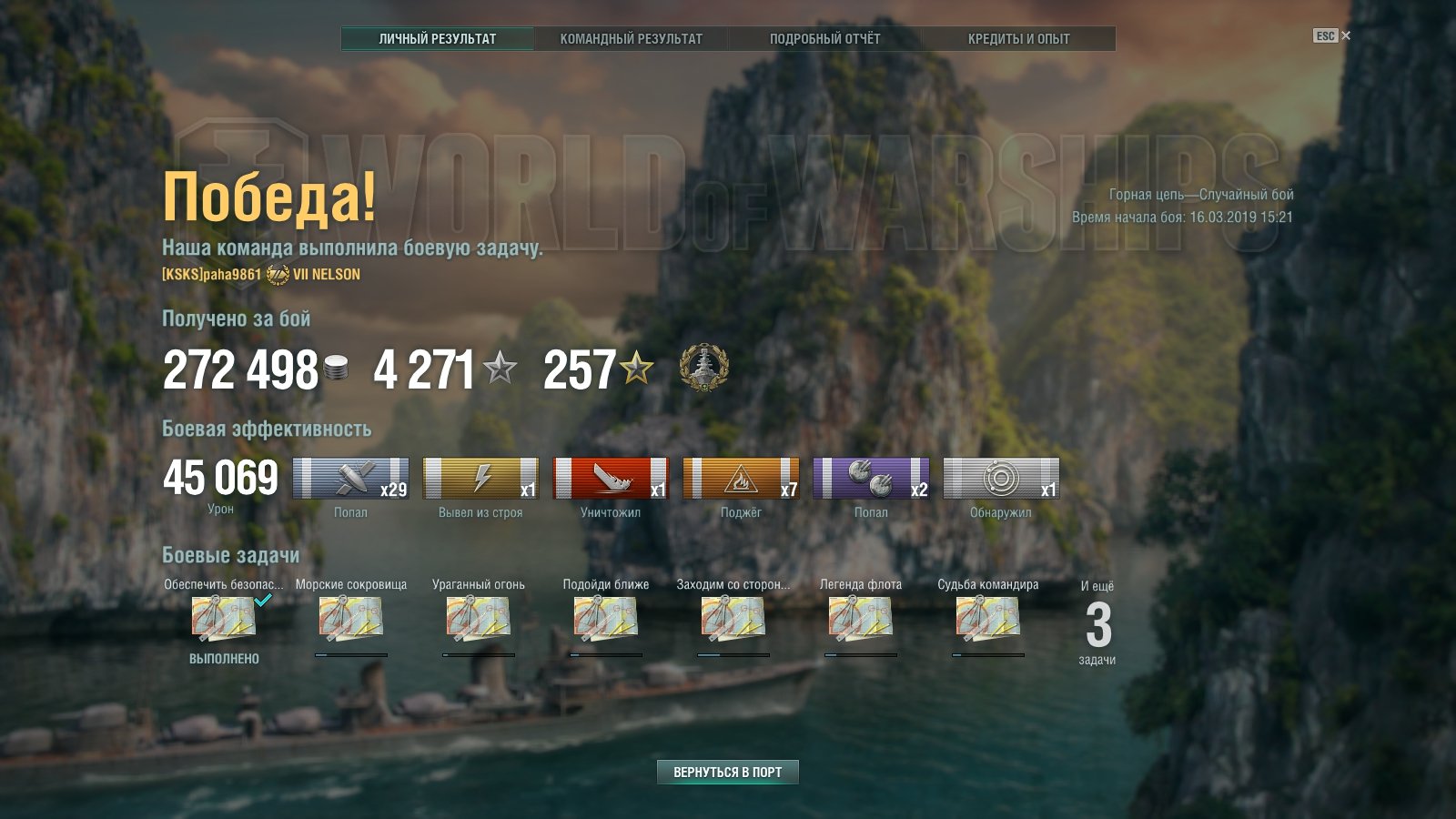This screenshot has height=819, width=1456.
Task: Open the Подробный отчёт tab
Action: click(x=824, y=38)
